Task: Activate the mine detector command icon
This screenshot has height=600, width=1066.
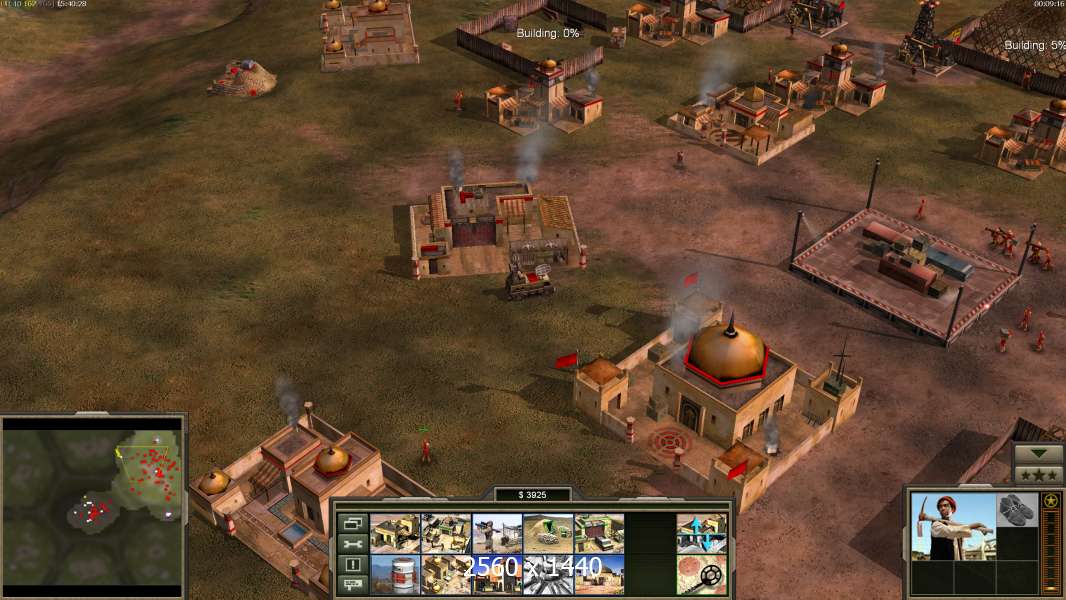Action: coord(701,574)
